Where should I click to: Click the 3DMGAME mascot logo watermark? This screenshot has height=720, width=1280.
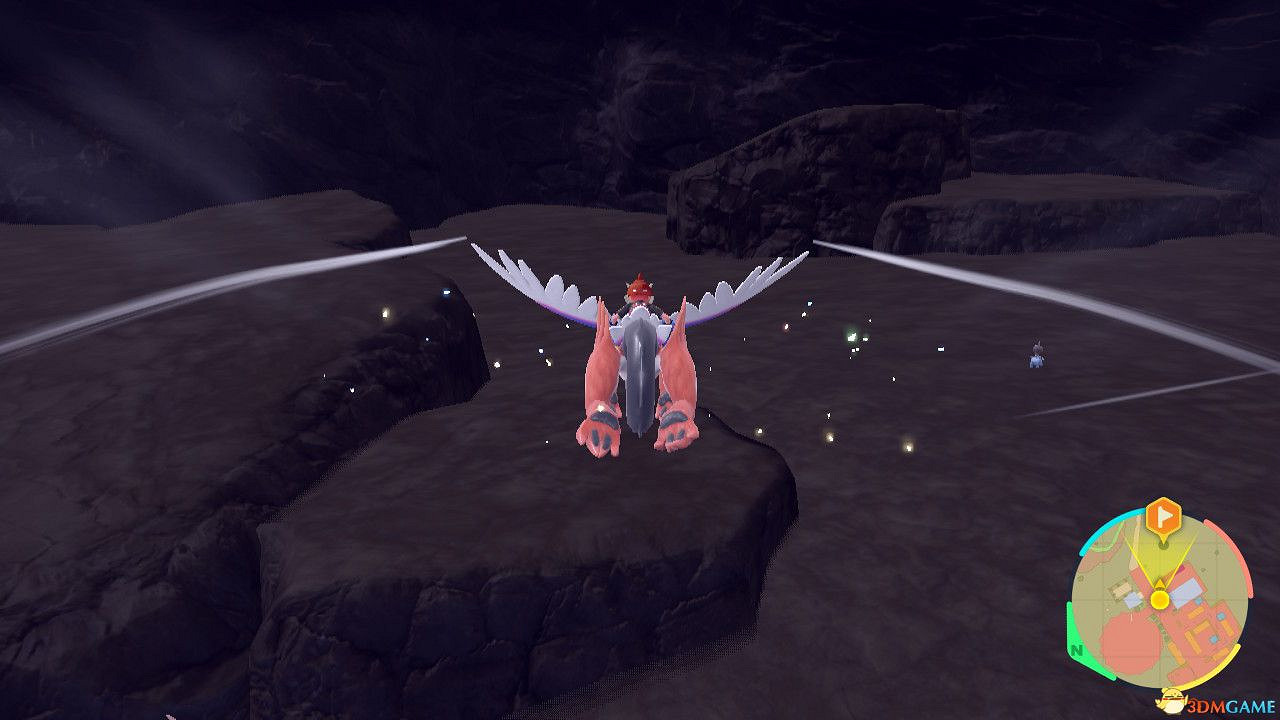pyautogui.click(x=1172, y=701)
